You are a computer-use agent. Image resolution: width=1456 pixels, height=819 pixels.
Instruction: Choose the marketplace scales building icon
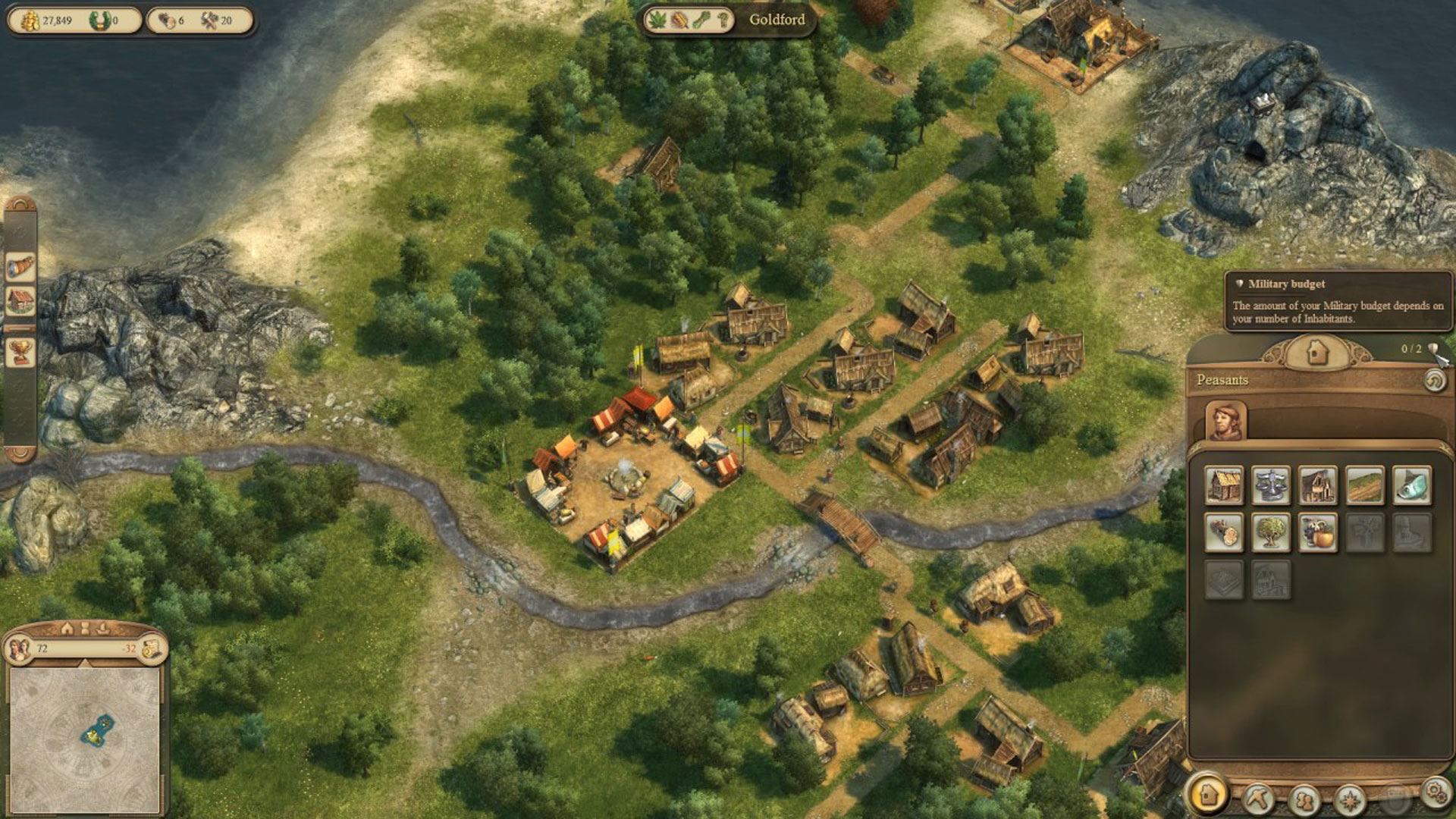1271,485
